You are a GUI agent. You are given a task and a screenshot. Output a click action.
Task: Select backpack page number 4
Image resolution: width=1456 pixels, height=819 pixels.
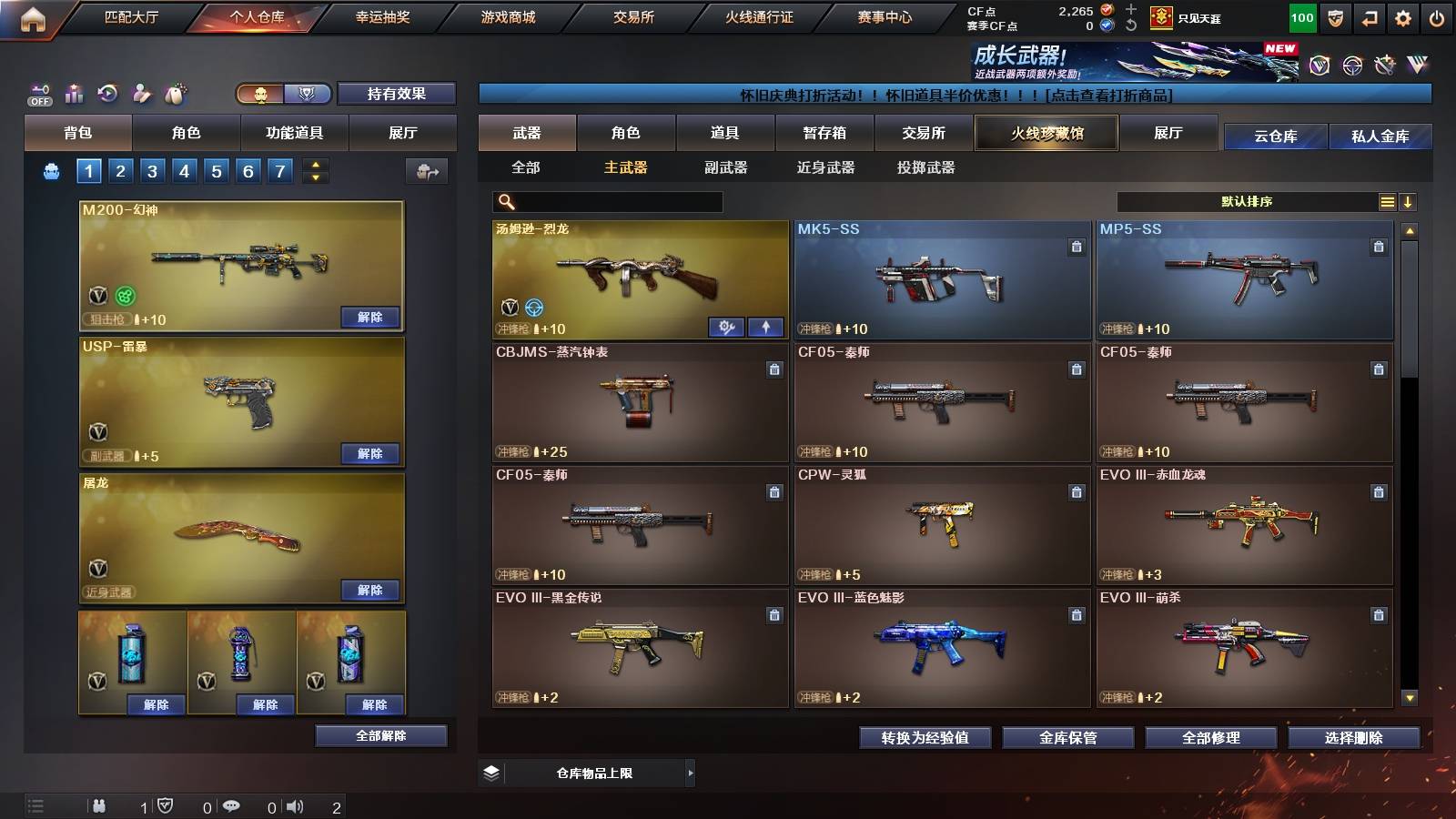[x=184, y=169]
